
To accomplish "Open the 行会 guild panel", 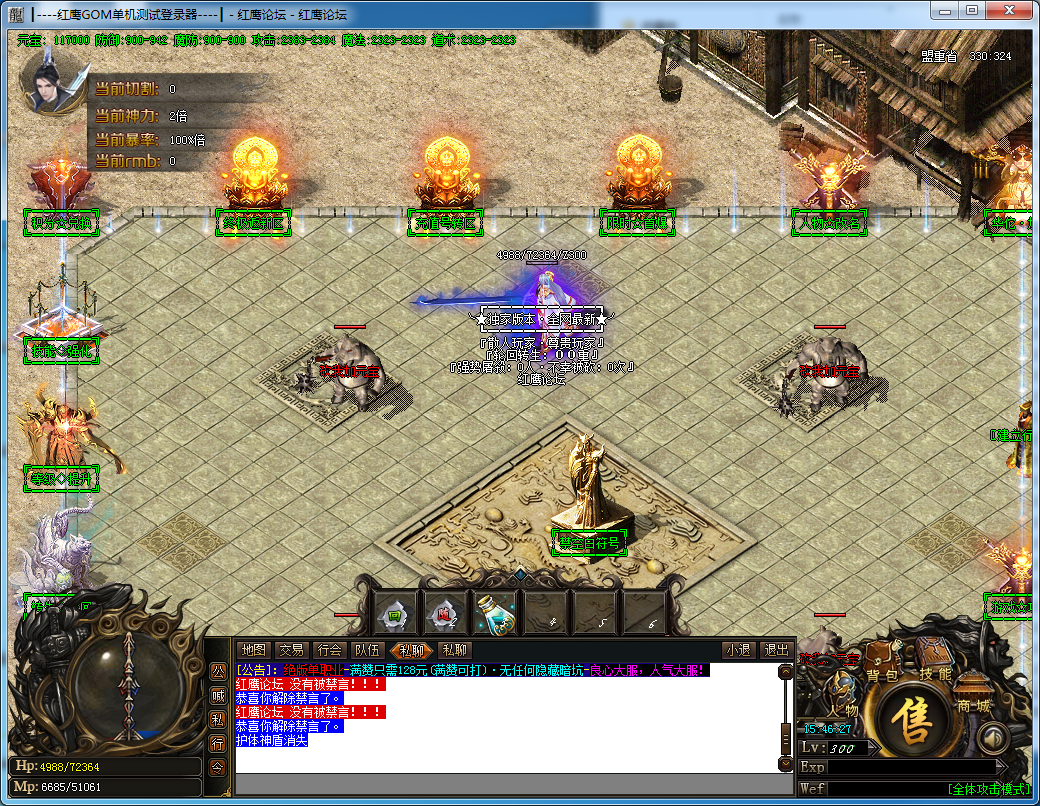I will 329,650.
